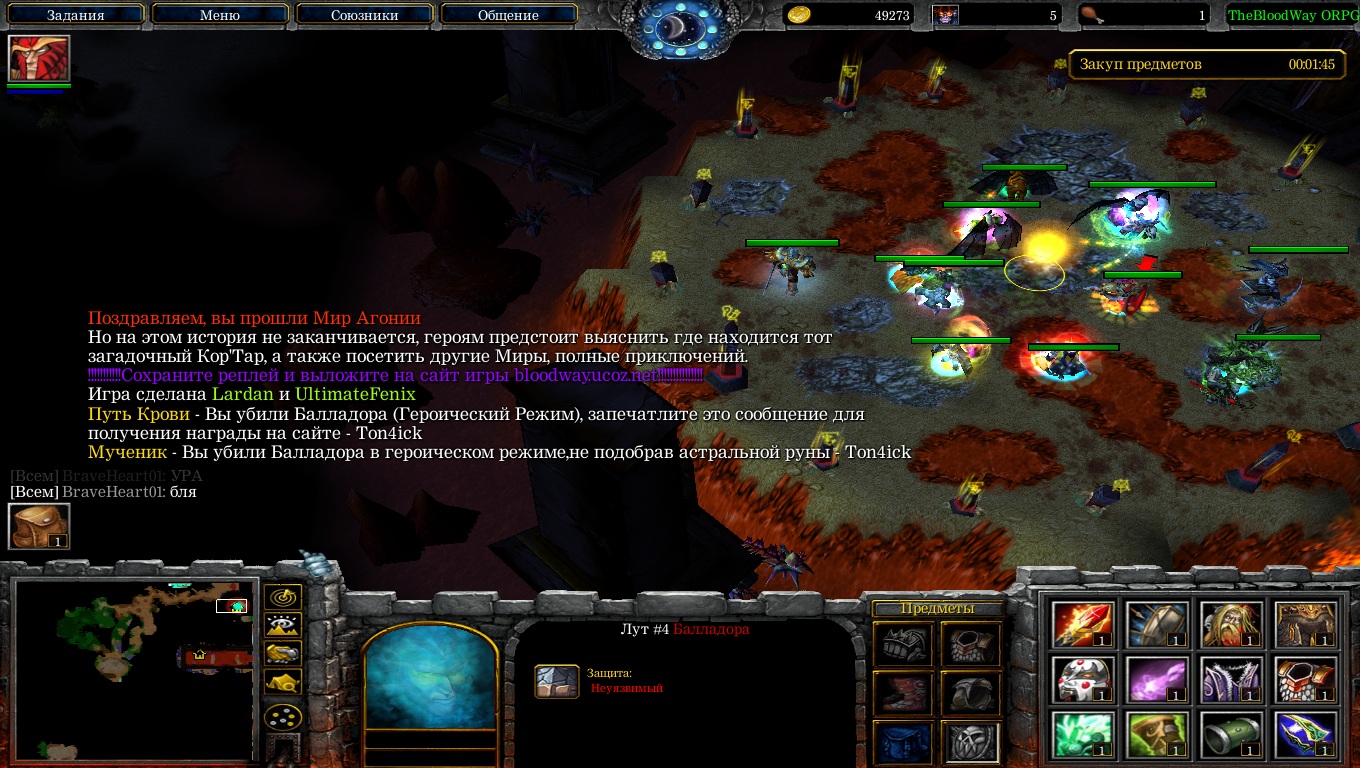Click the backpack icon above the minimap

39,526
